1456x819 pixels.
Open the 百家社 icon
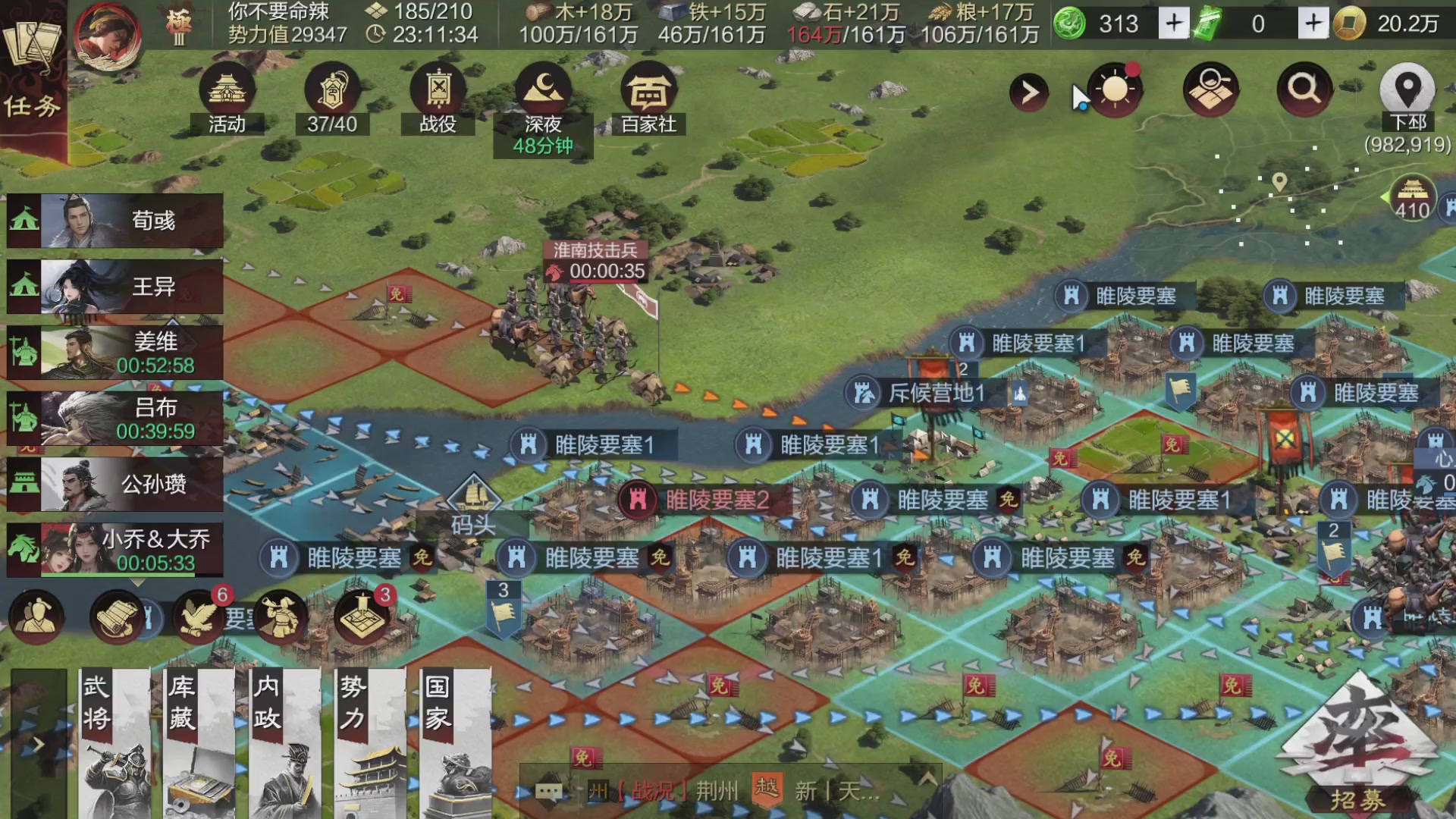[x=648, y=93]
